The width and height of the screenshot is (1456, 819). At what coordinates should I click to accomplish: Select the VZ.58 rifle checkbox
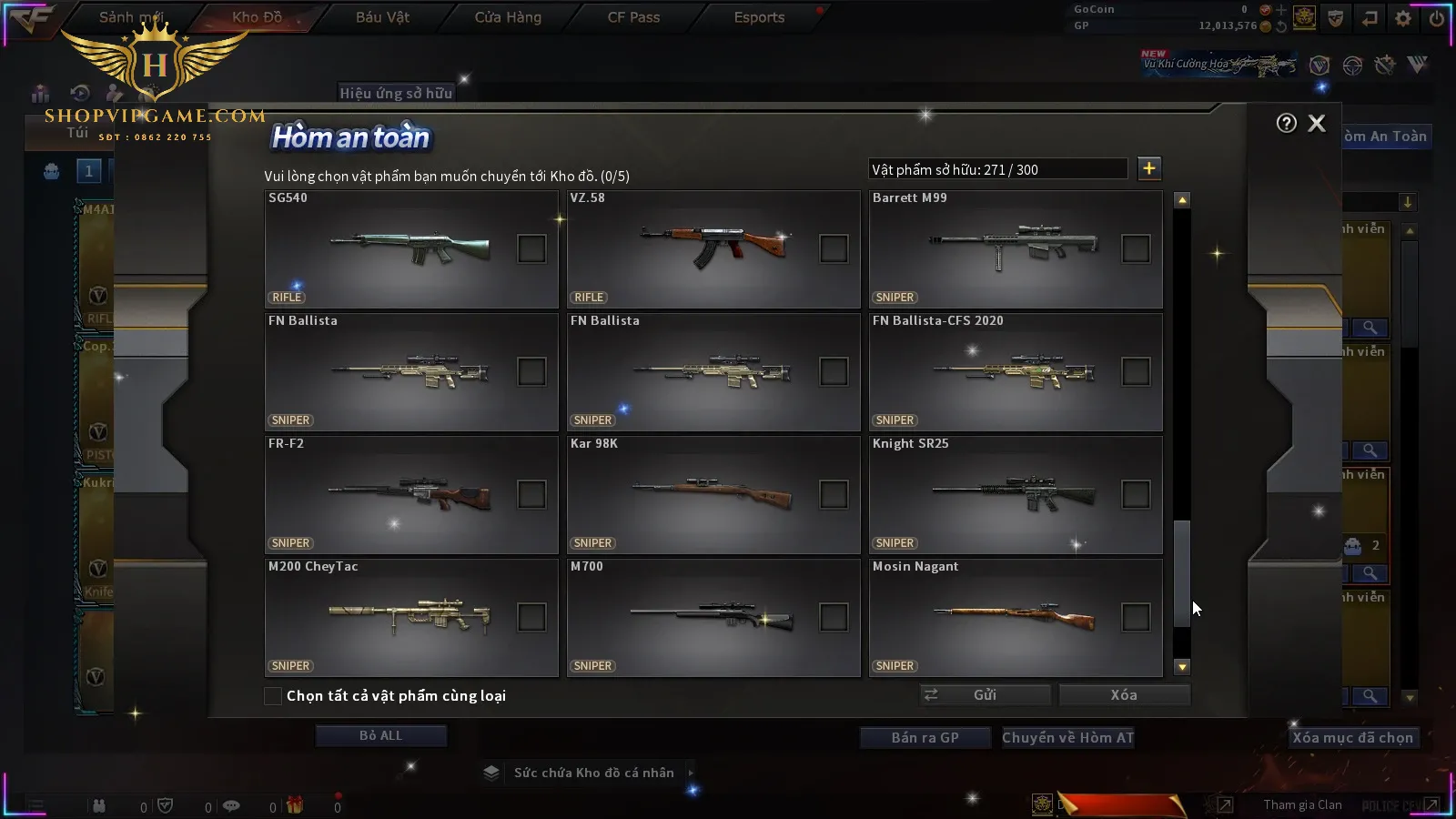click(x=834, y=248)
